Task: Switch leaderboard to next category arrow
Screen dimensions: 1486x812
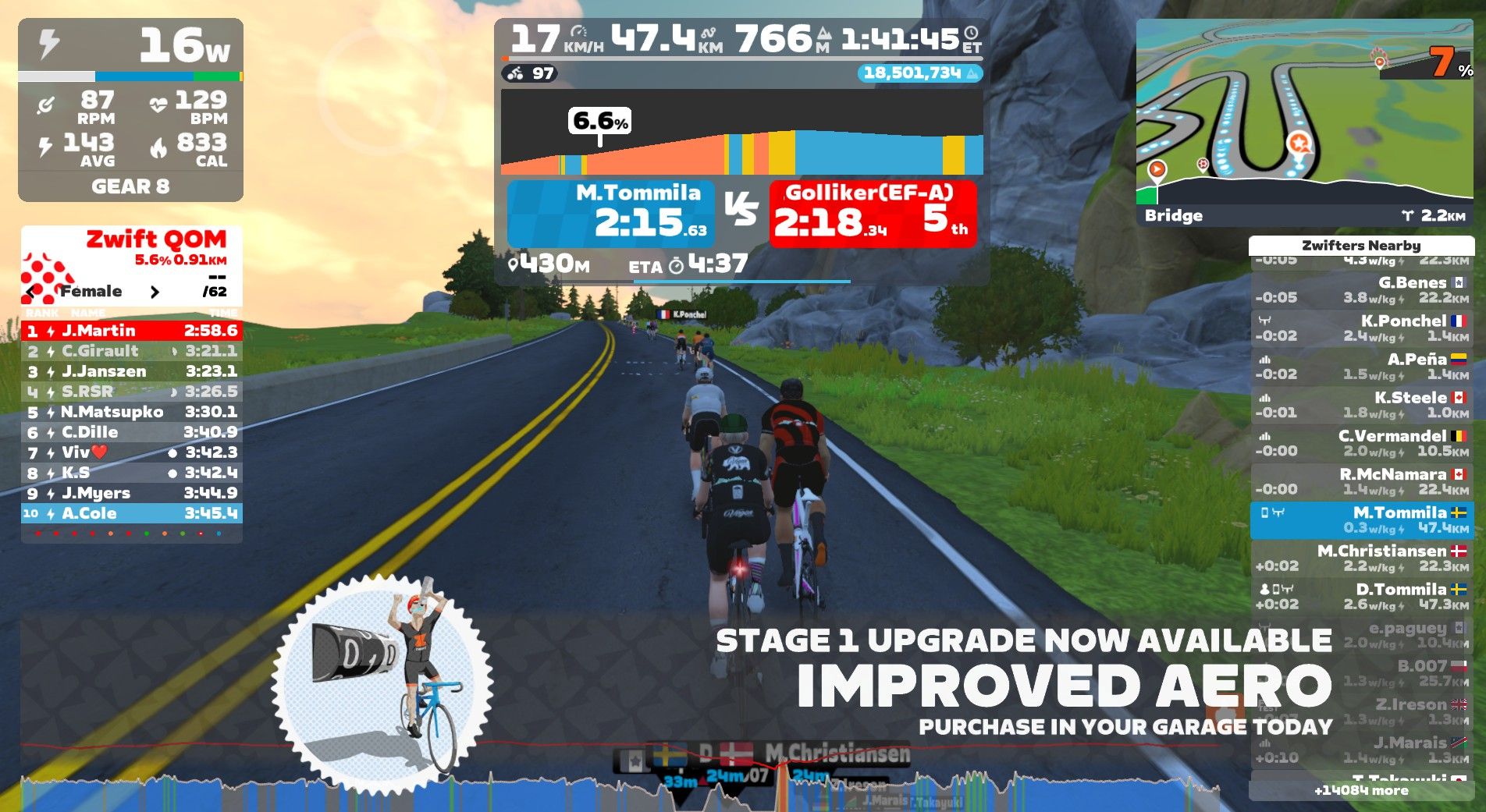Action: 155,292
